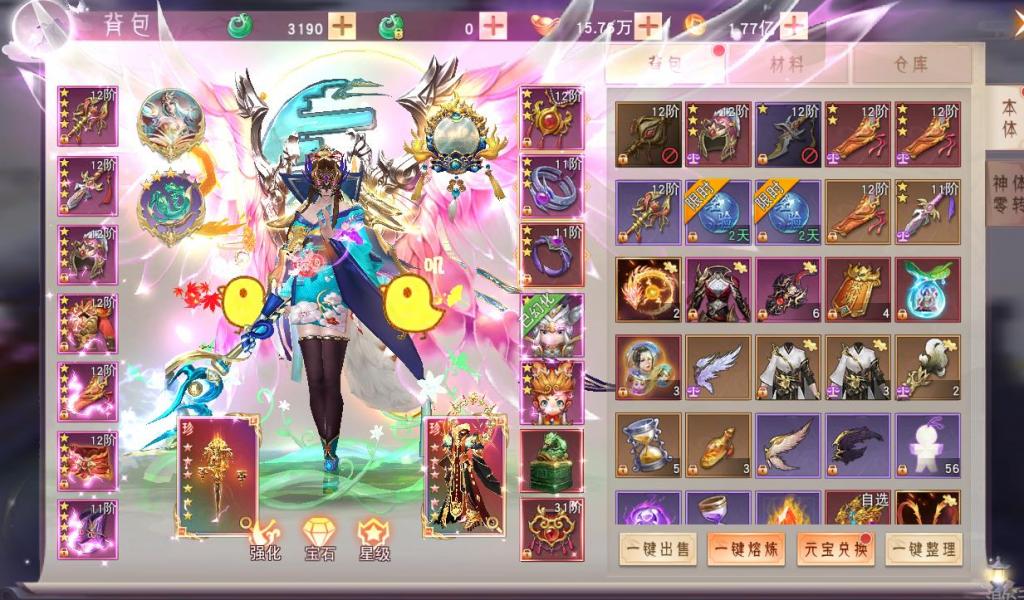The height and width of the screenshot is (600, 1024).
Task: Select the monkey king pet equipment slot
Action: pyautogui.click(x=551, y=393)
